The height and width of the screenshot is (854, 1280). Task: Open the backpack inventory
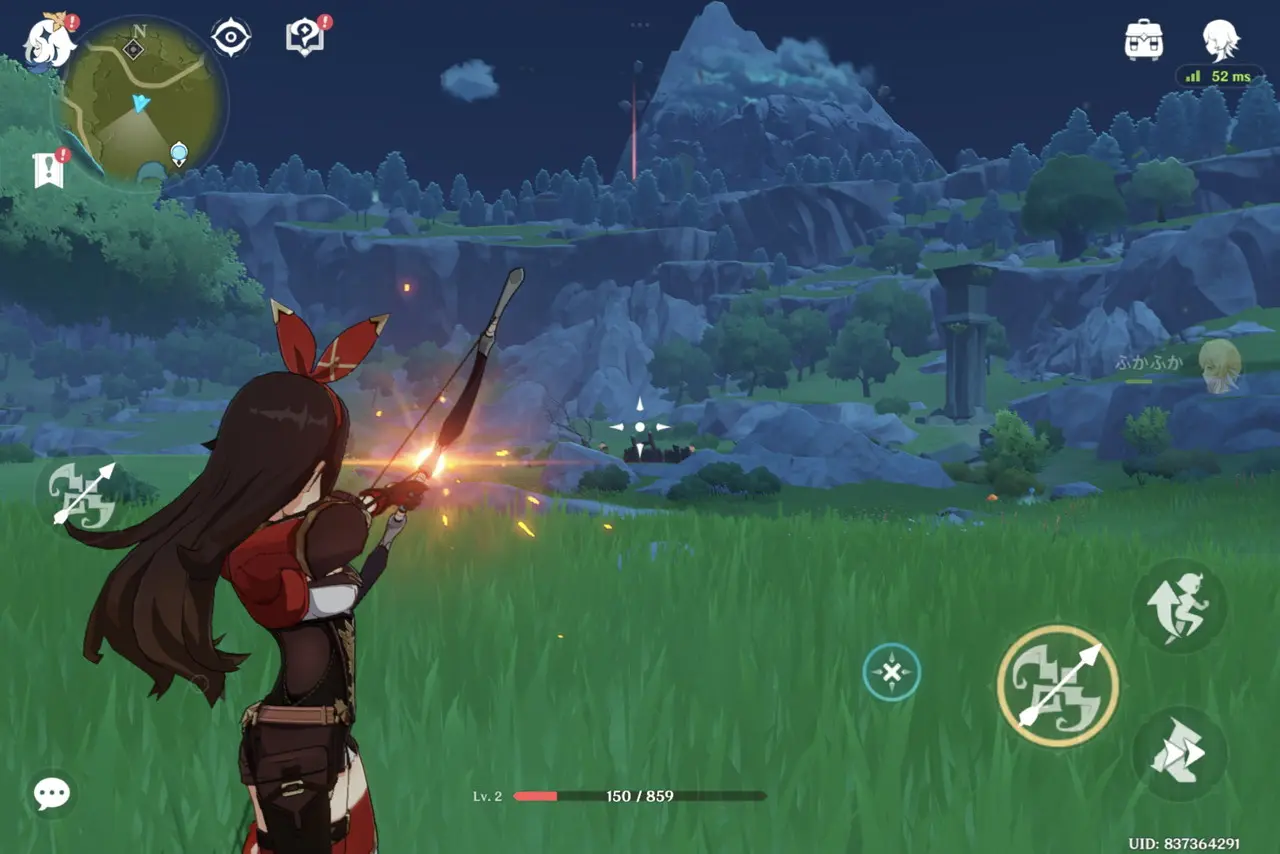point(1143,40)
